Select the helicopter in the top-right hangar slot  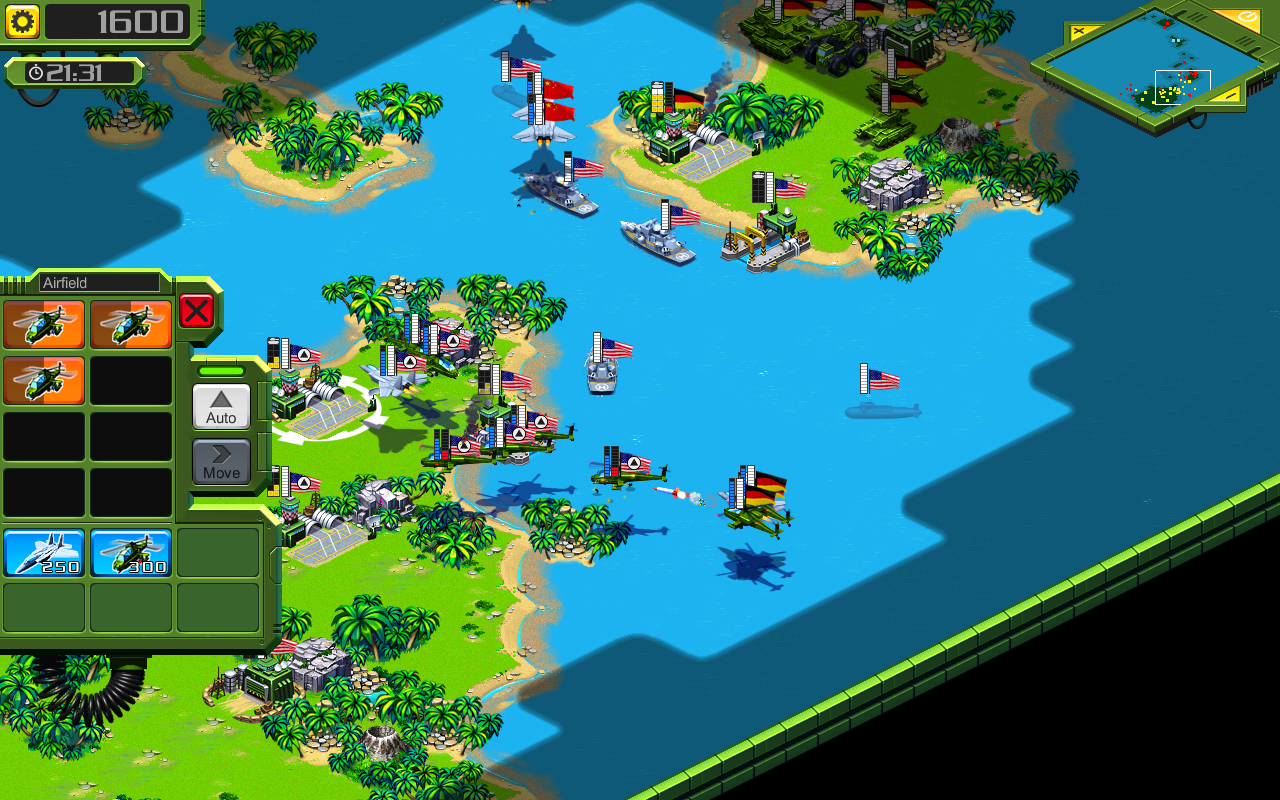coord(131,324)
